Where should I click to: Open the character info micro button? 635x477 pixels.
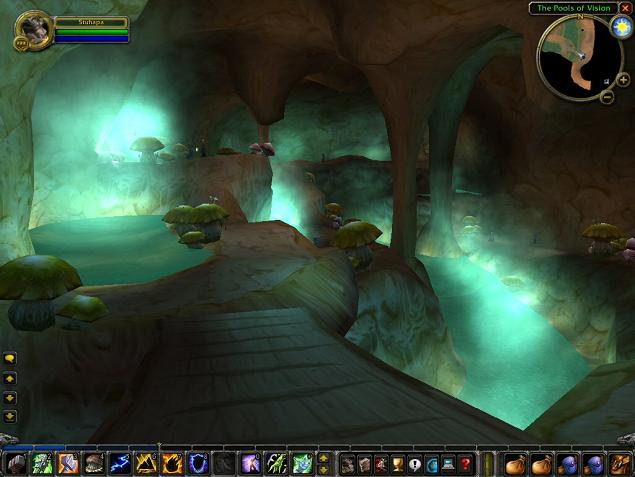pos(348,464)
